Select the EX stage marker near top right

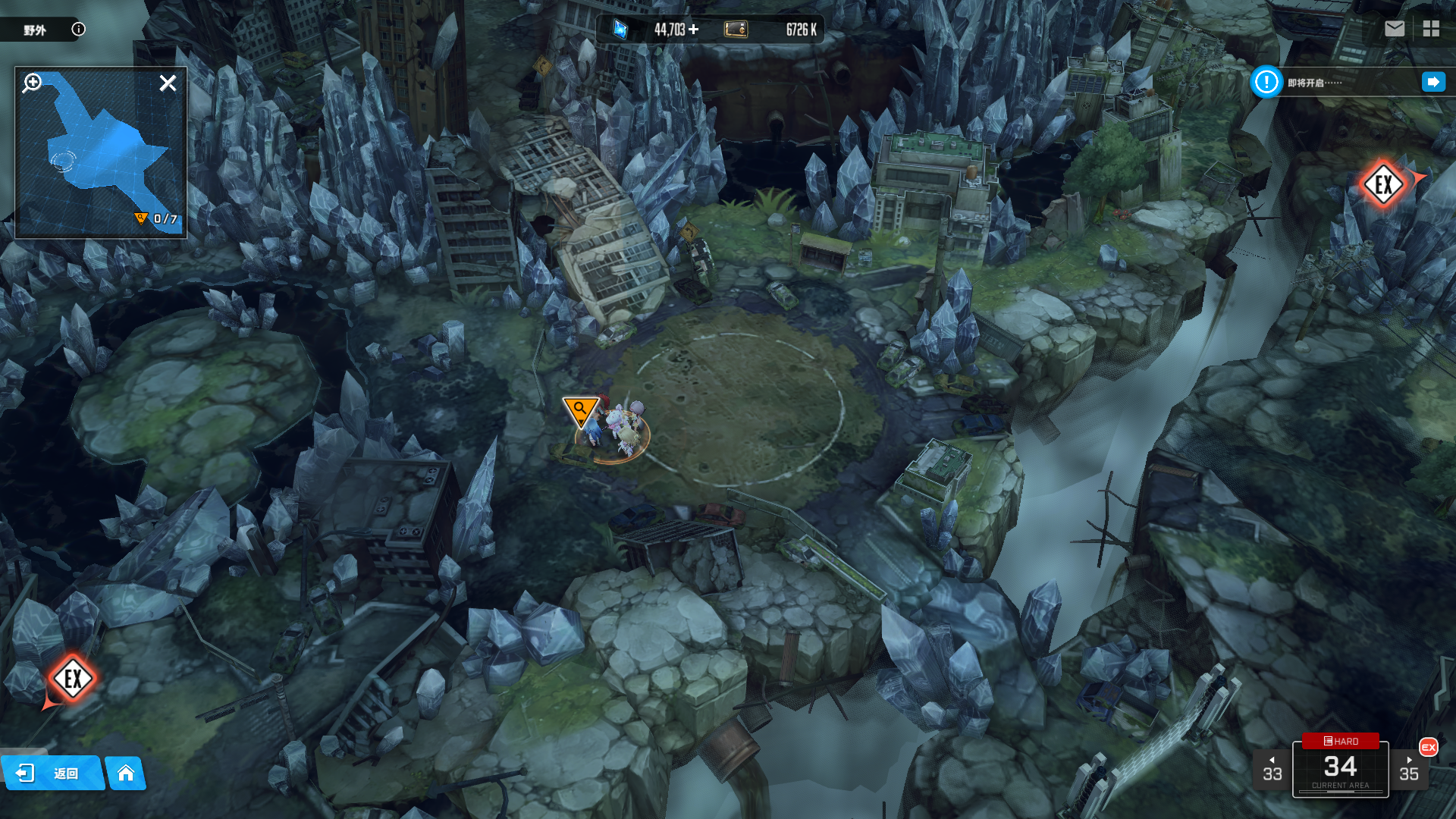[x=1383, y=184]
